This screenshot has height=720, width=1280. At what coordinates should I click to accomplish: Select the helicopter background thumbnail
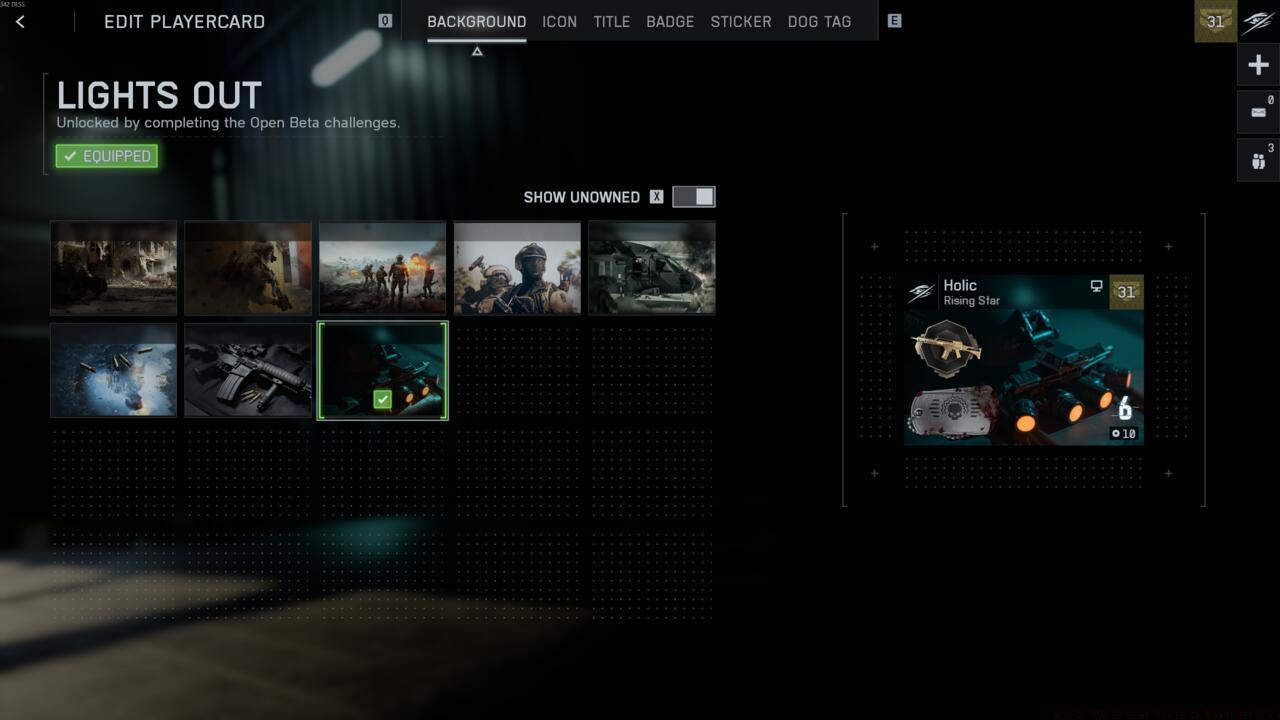[651, 267]
